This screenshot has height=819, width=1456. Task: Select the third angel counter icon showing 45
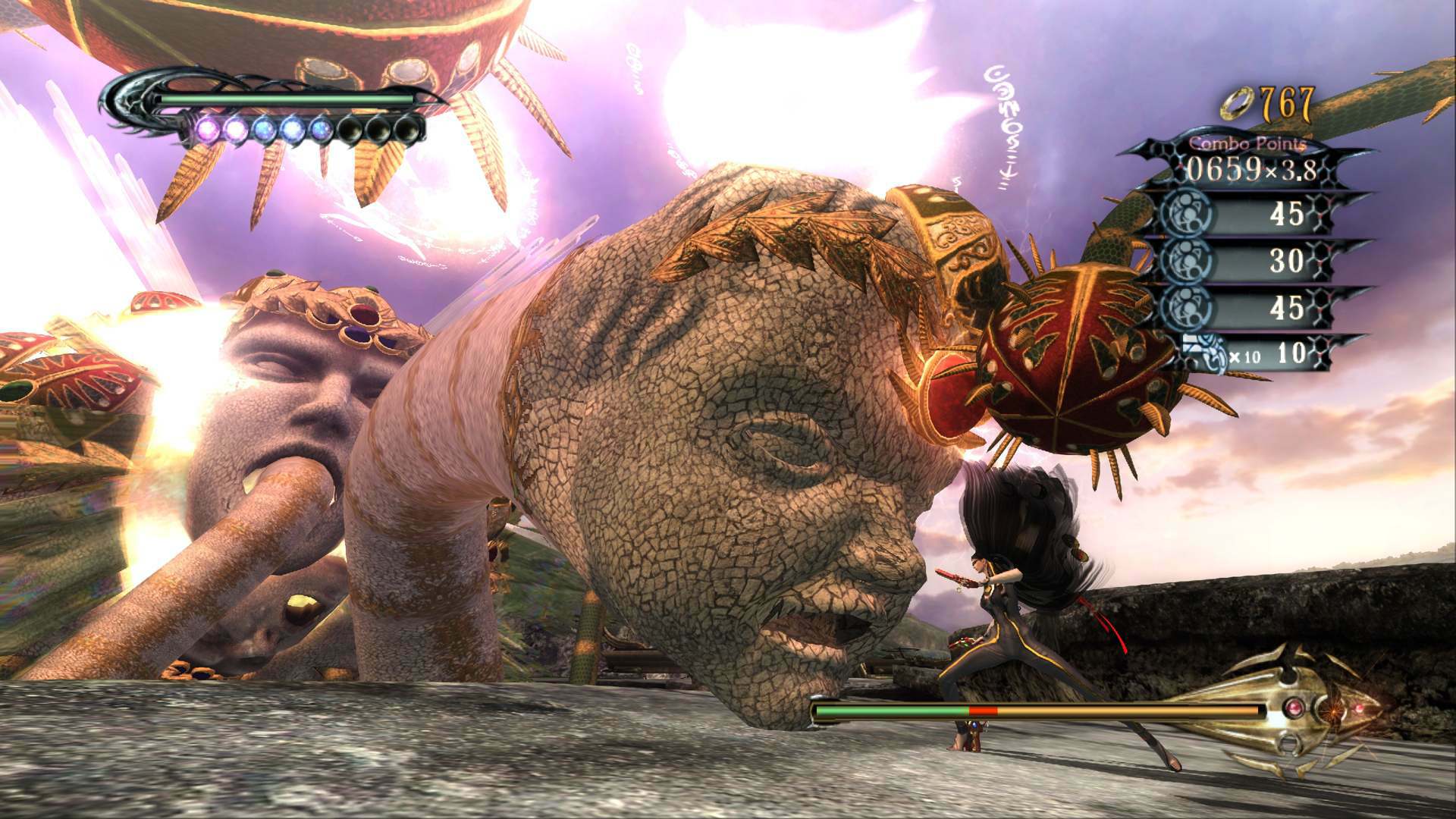pos(1187,303)
